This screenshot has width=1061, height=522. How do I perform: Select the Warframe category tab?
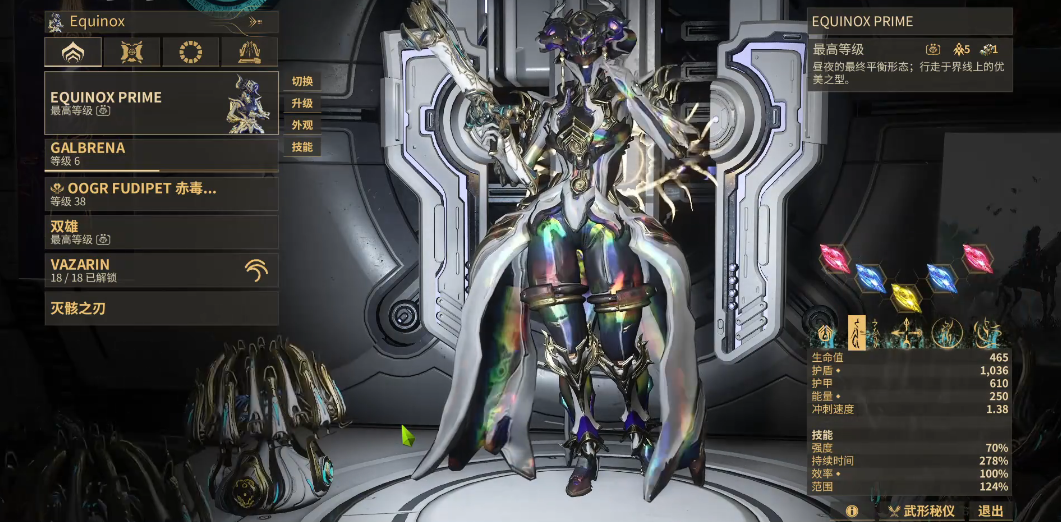[72, 52]
